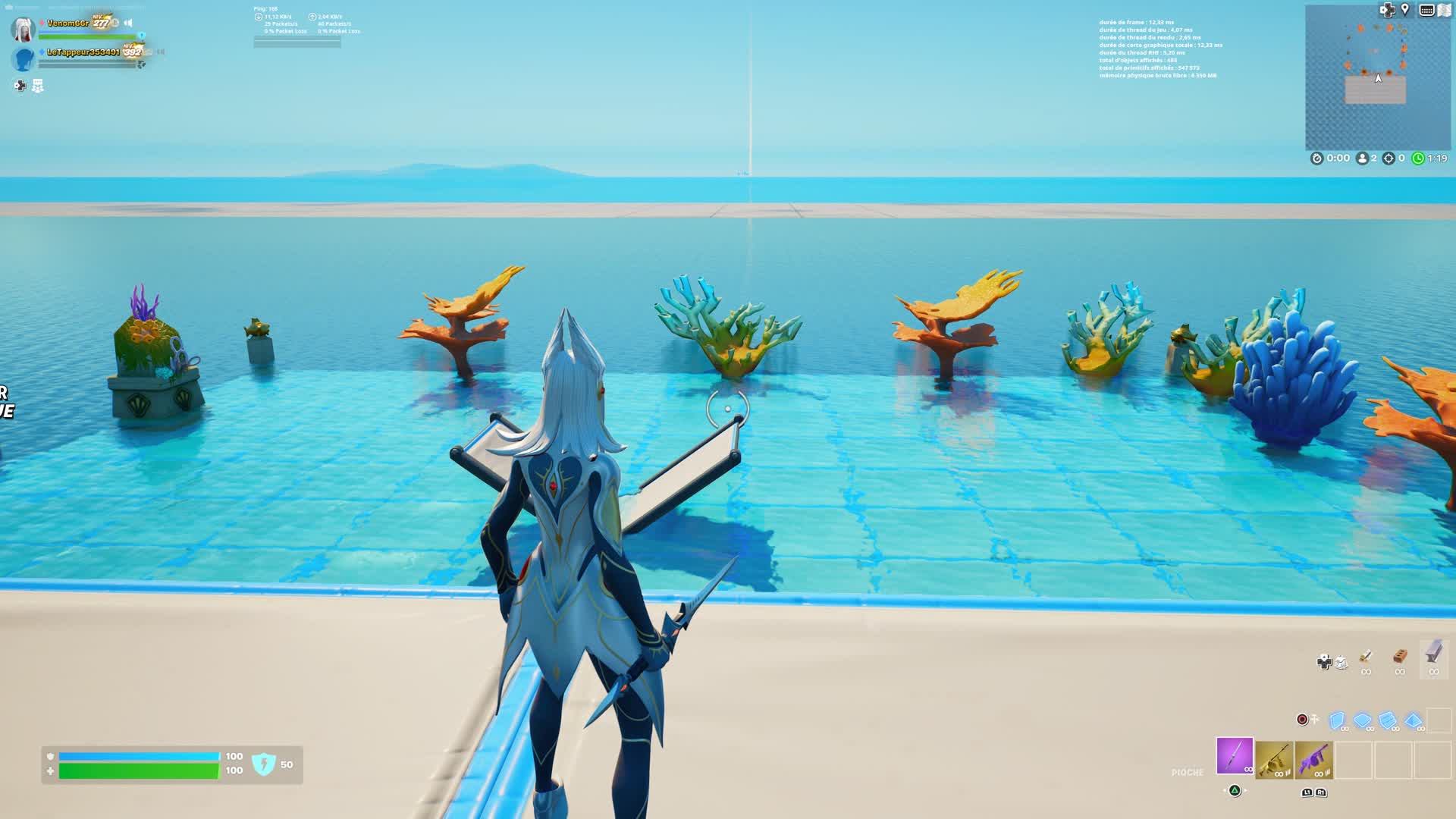
Task: Mute Venom66r's voice chat speaker
Action: tap(127, 23)
